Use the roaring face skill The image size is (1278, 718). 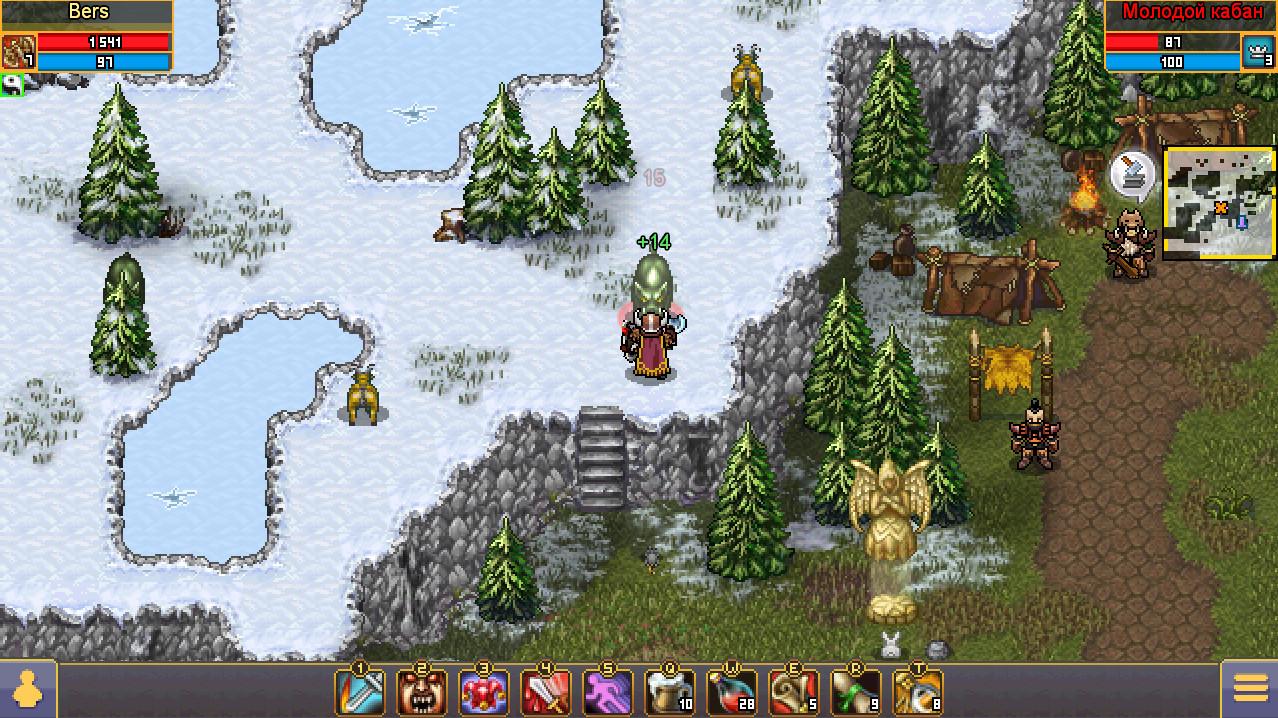(x=421, y=692)
